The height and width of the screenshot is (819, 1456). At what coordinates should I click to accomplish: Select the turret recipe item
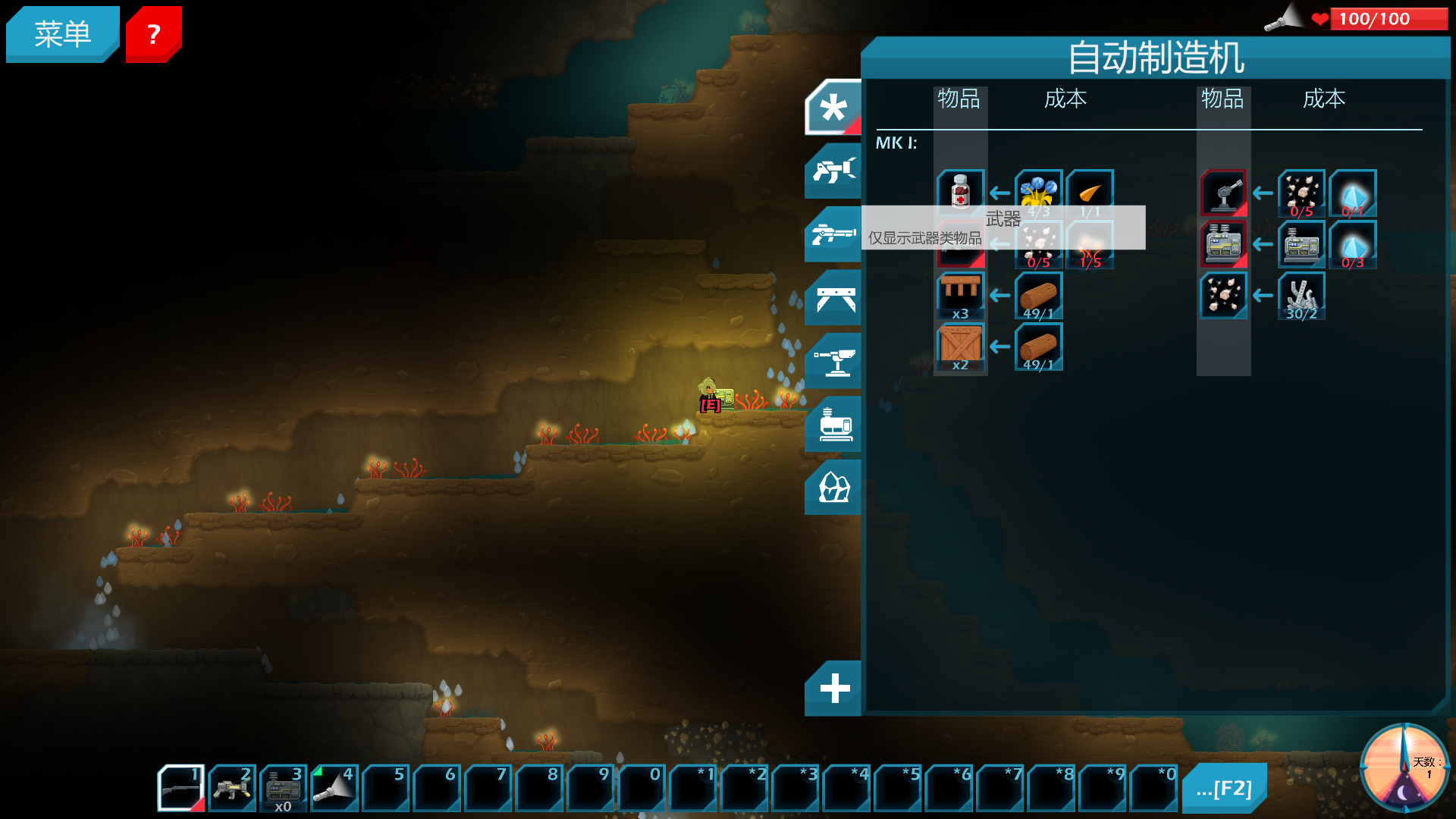click(x=1223, y=193)
